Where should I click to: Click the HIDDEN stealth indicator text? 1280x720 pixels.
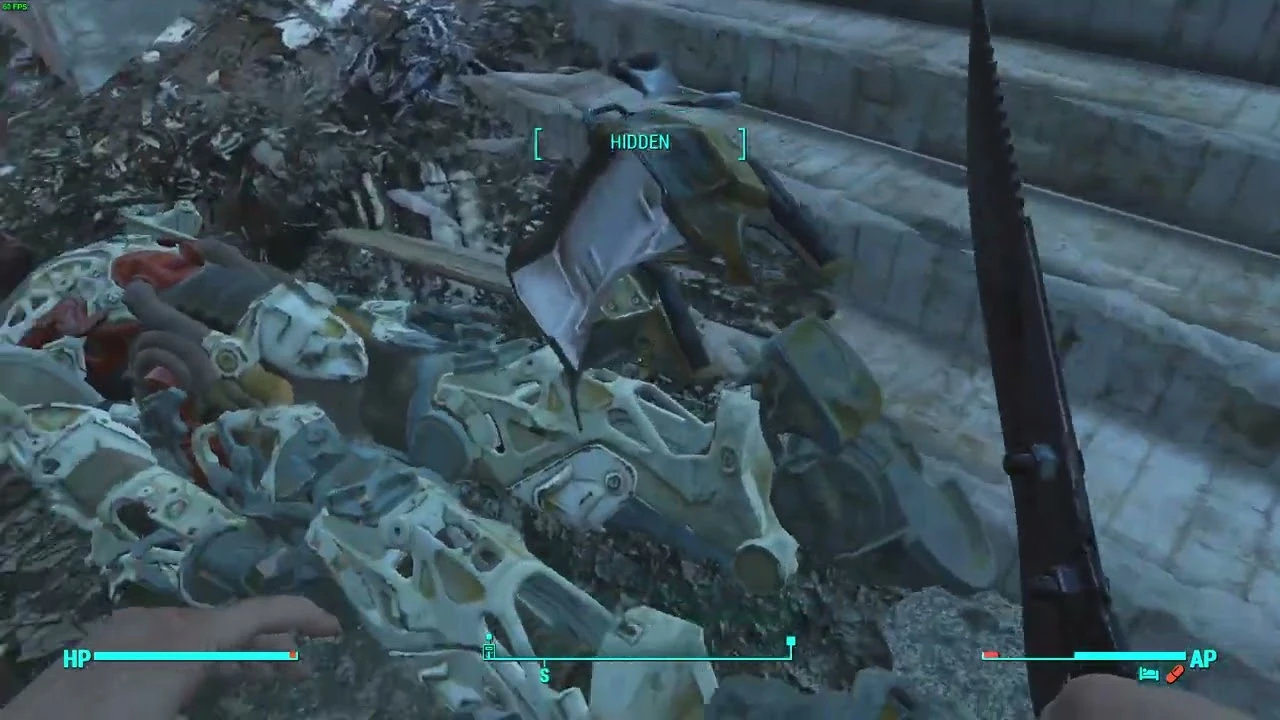pos(639,142)
